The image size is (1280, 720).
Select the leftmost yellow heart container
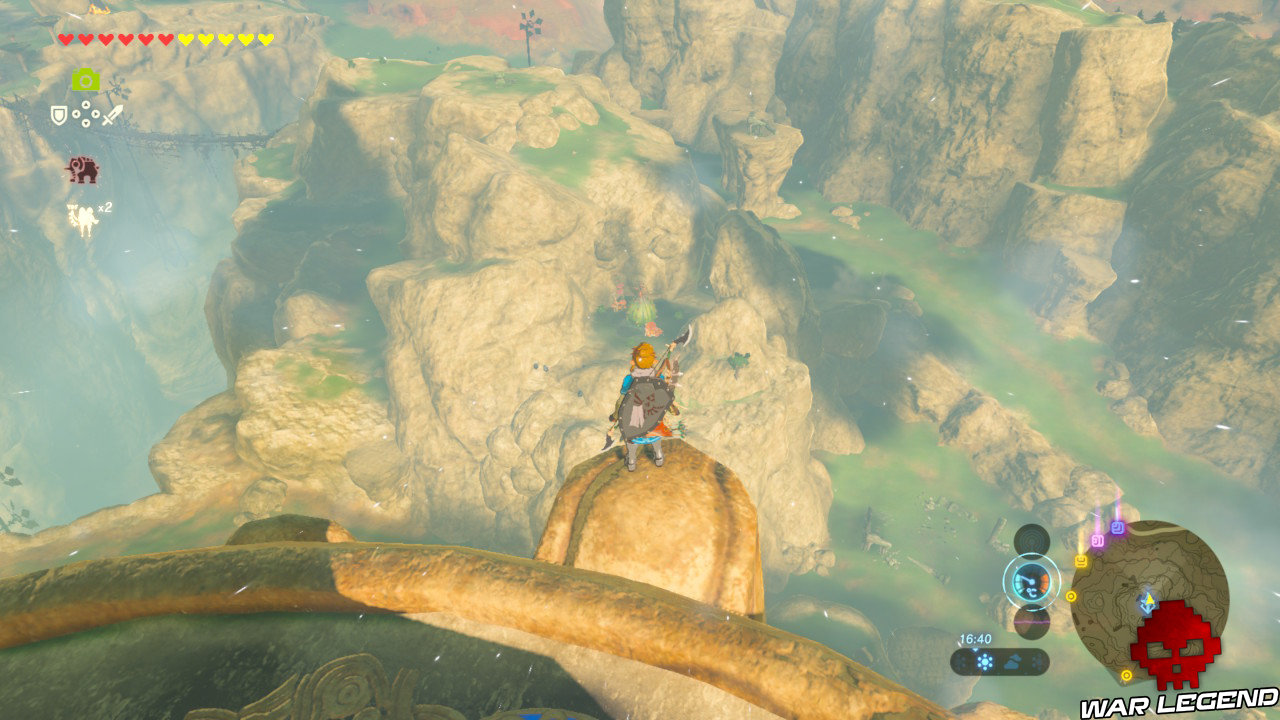point(185,39)
